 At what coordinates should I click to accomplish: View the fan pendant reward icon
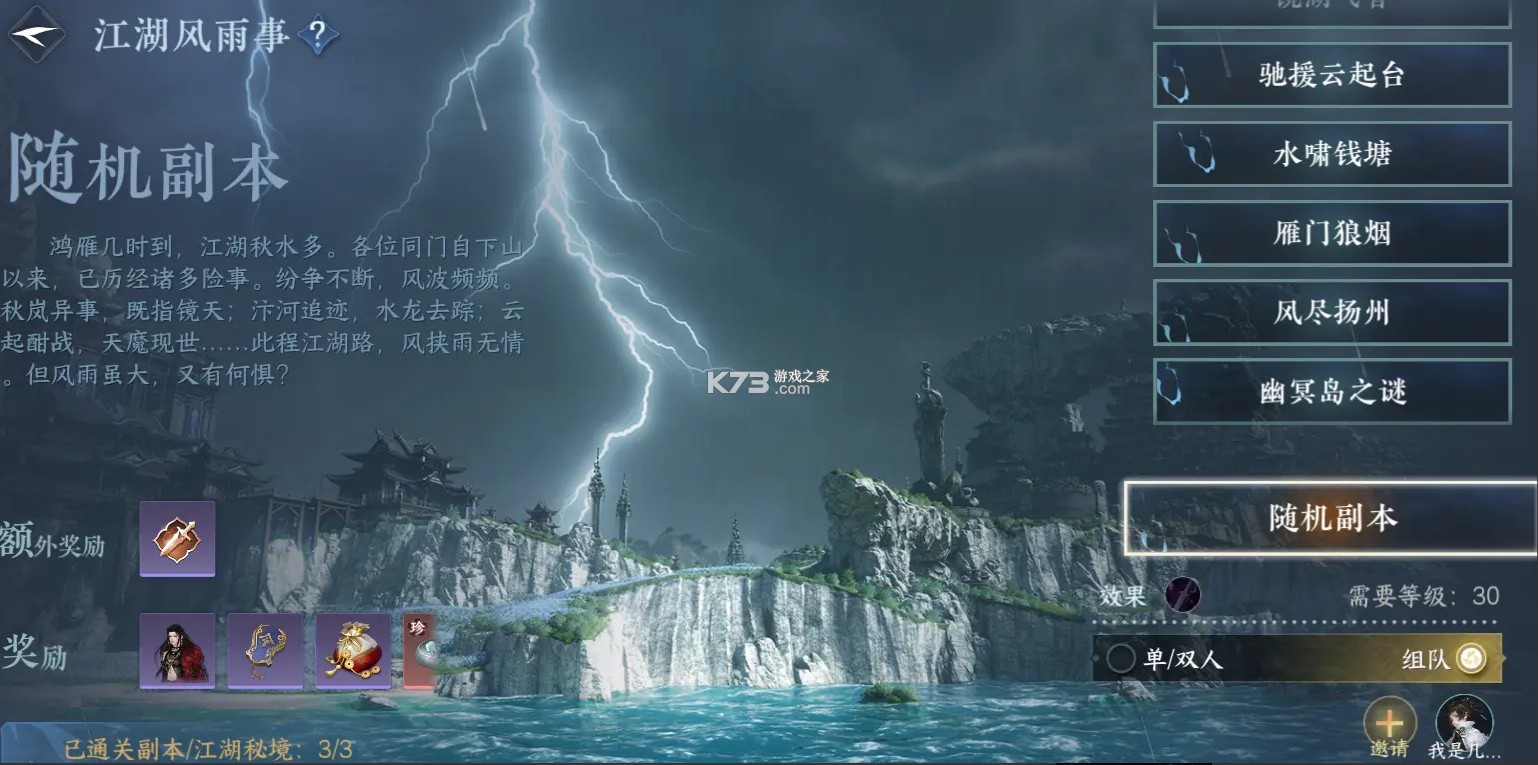pos(265,650)
